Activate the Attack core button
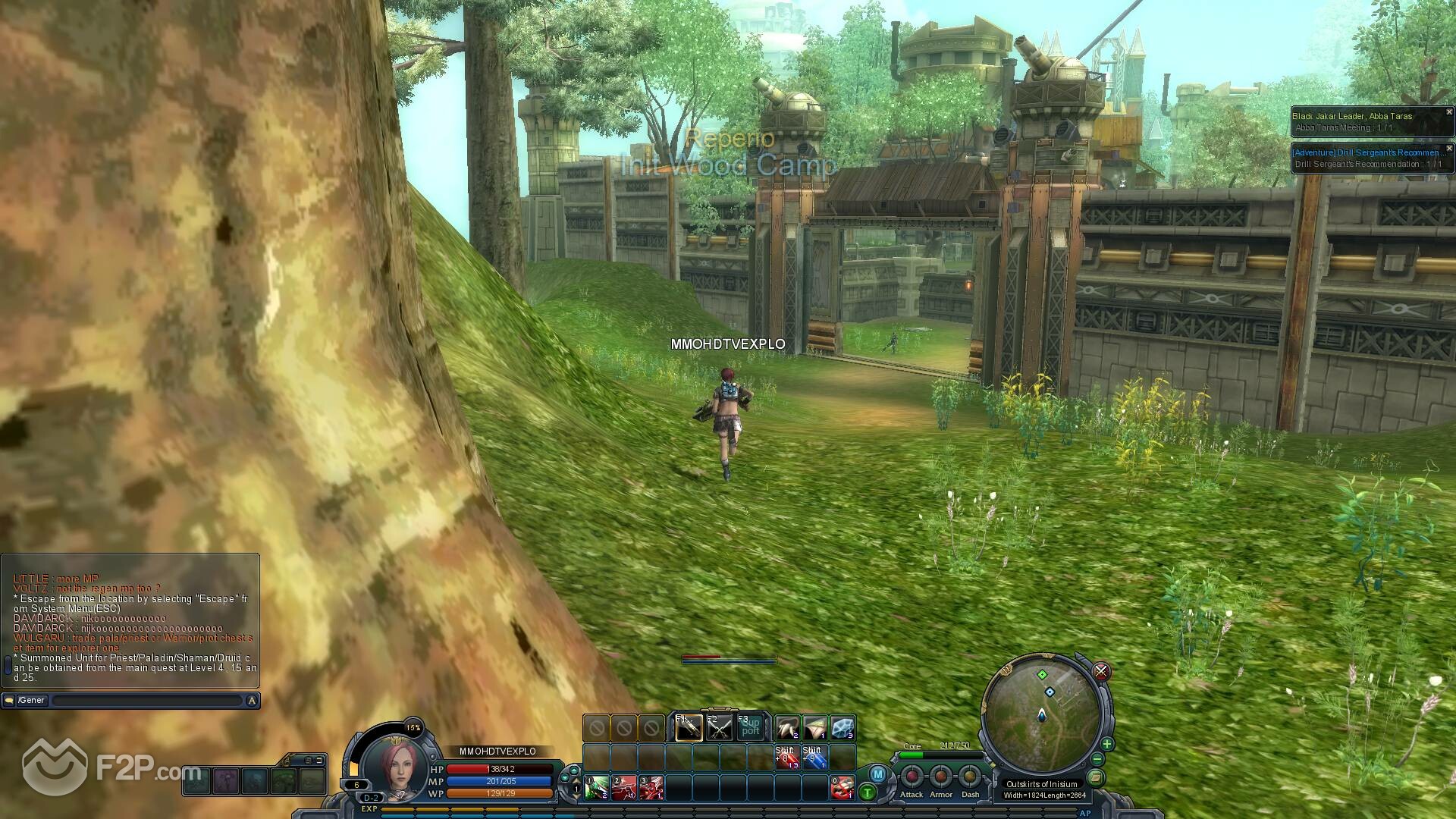This screenshot has height=819, width=1456. 912,777
